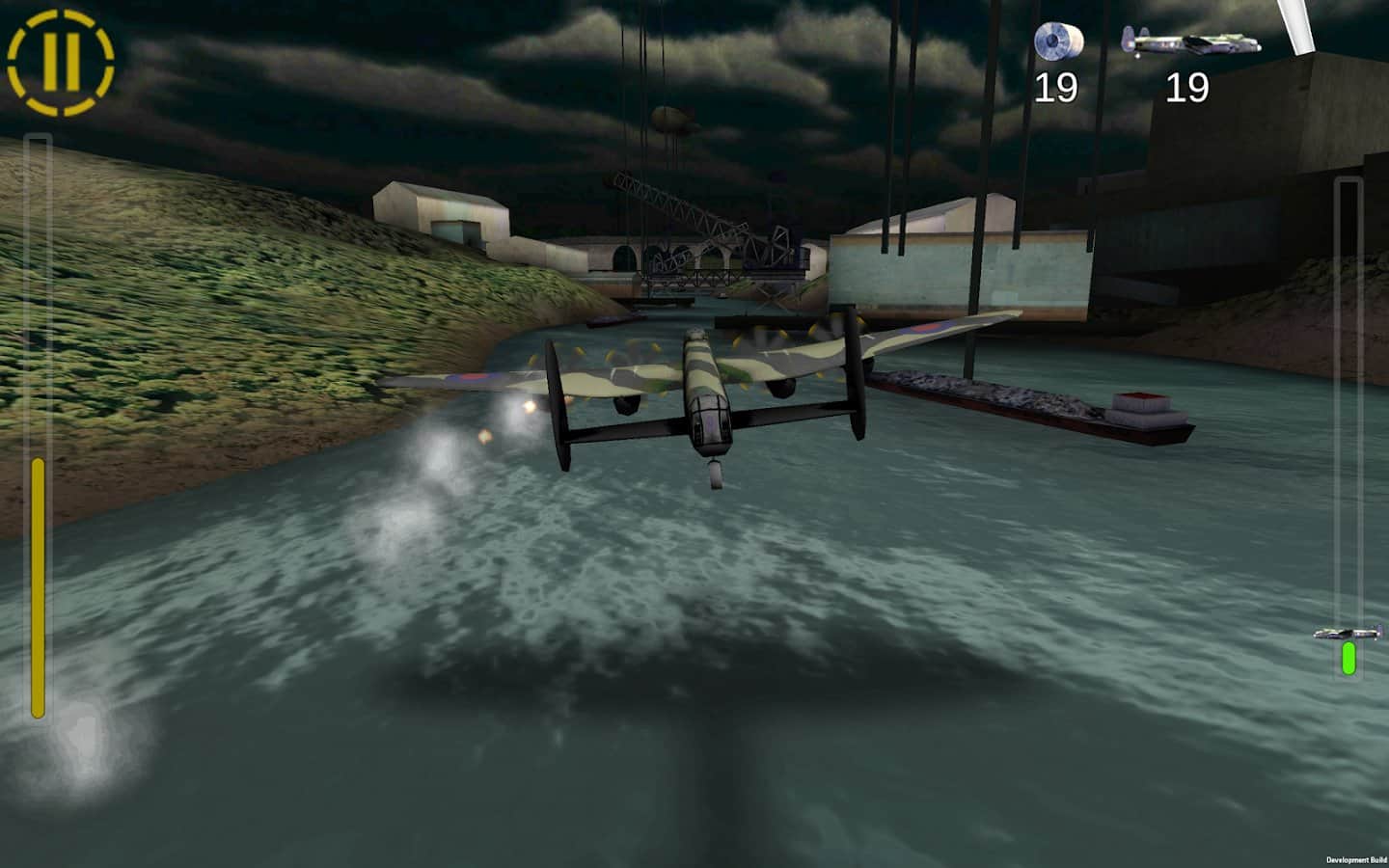This screenshot has height=868, width=1389.
Task: Click the Lancaster bomber counter icon
Action: click(x=1190, y=42)
